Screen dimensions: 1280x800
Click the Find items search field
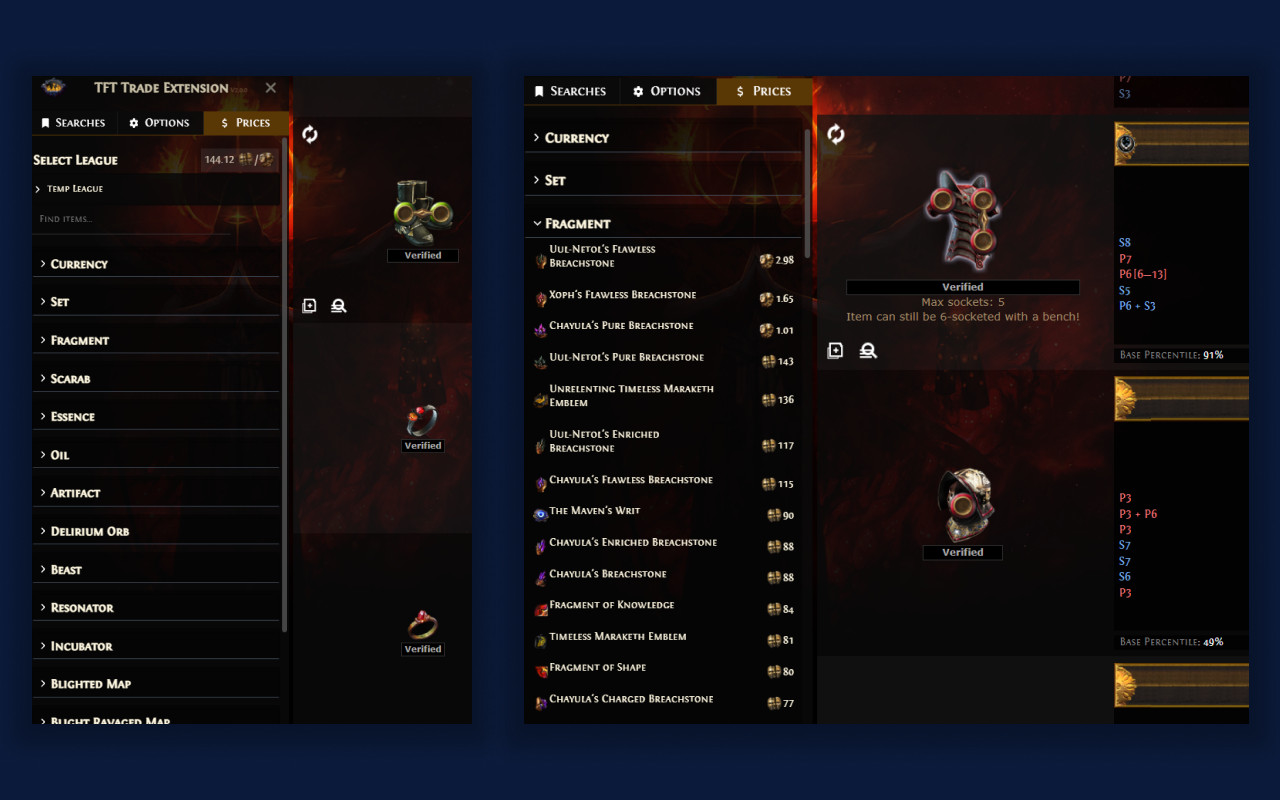click(100, 218)
